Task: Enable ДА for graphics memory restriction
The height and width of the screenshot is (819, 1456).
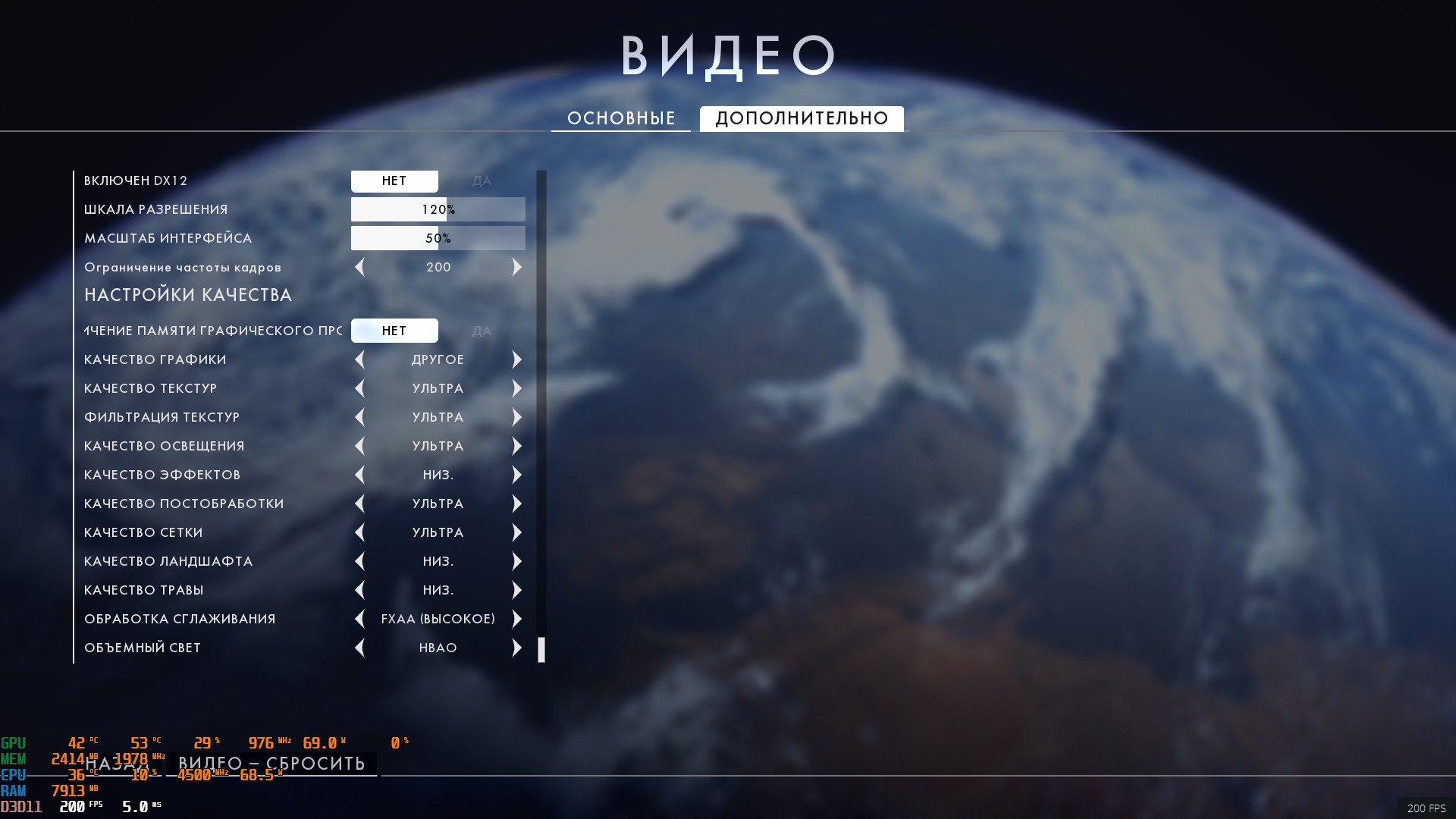Action: (482, 331)
